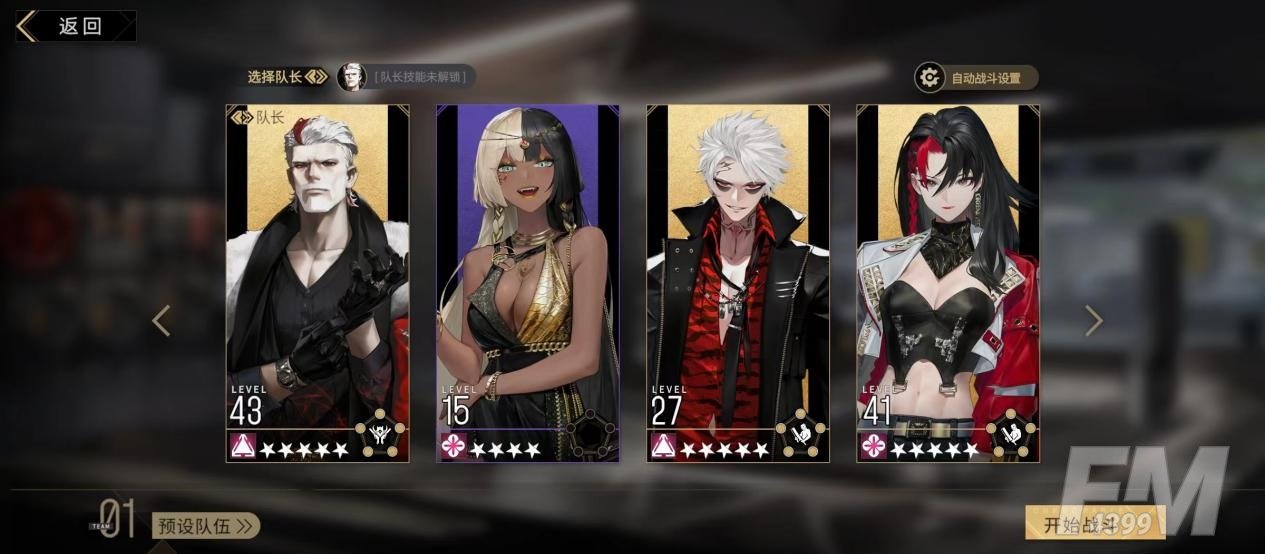This screenshot has width=1265, height=554.
Task: Open the 预设队伍 preset teams
Action: (x=206, y=526)
